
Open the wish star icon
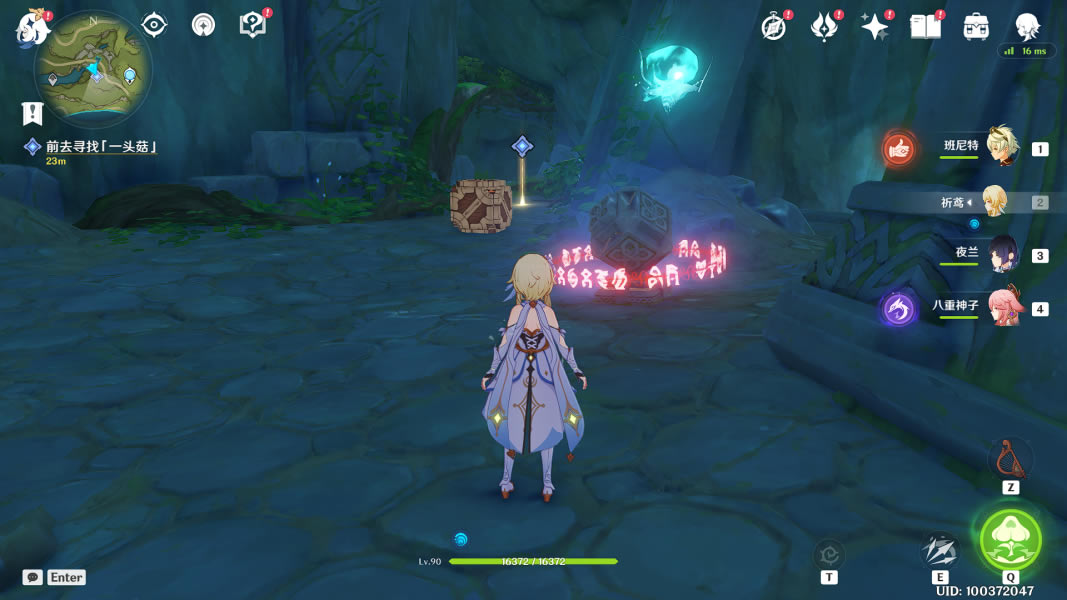click(875, 27)
